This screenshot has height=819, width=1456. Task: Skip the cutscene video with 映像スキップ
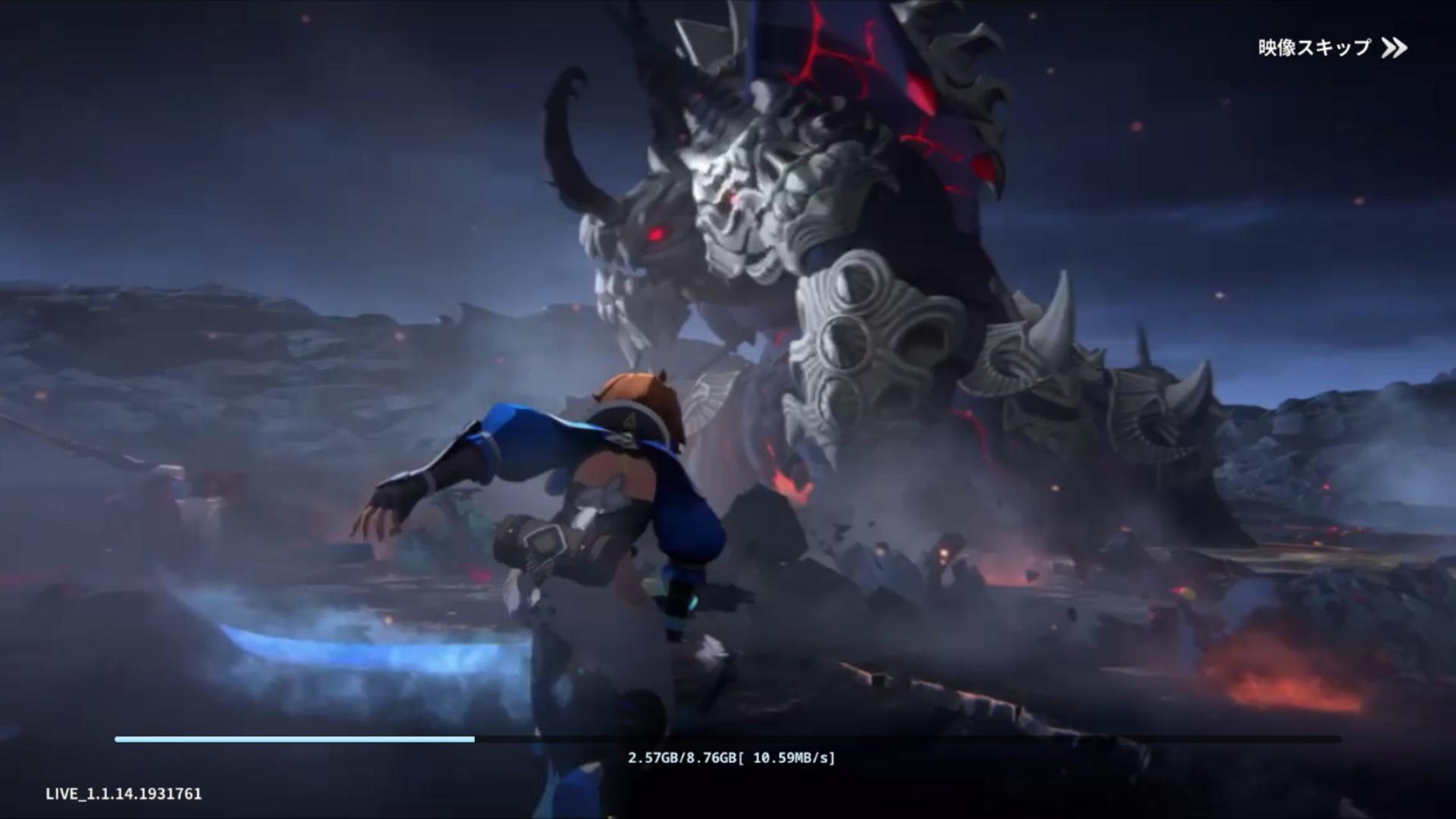tap(1332, 48)
